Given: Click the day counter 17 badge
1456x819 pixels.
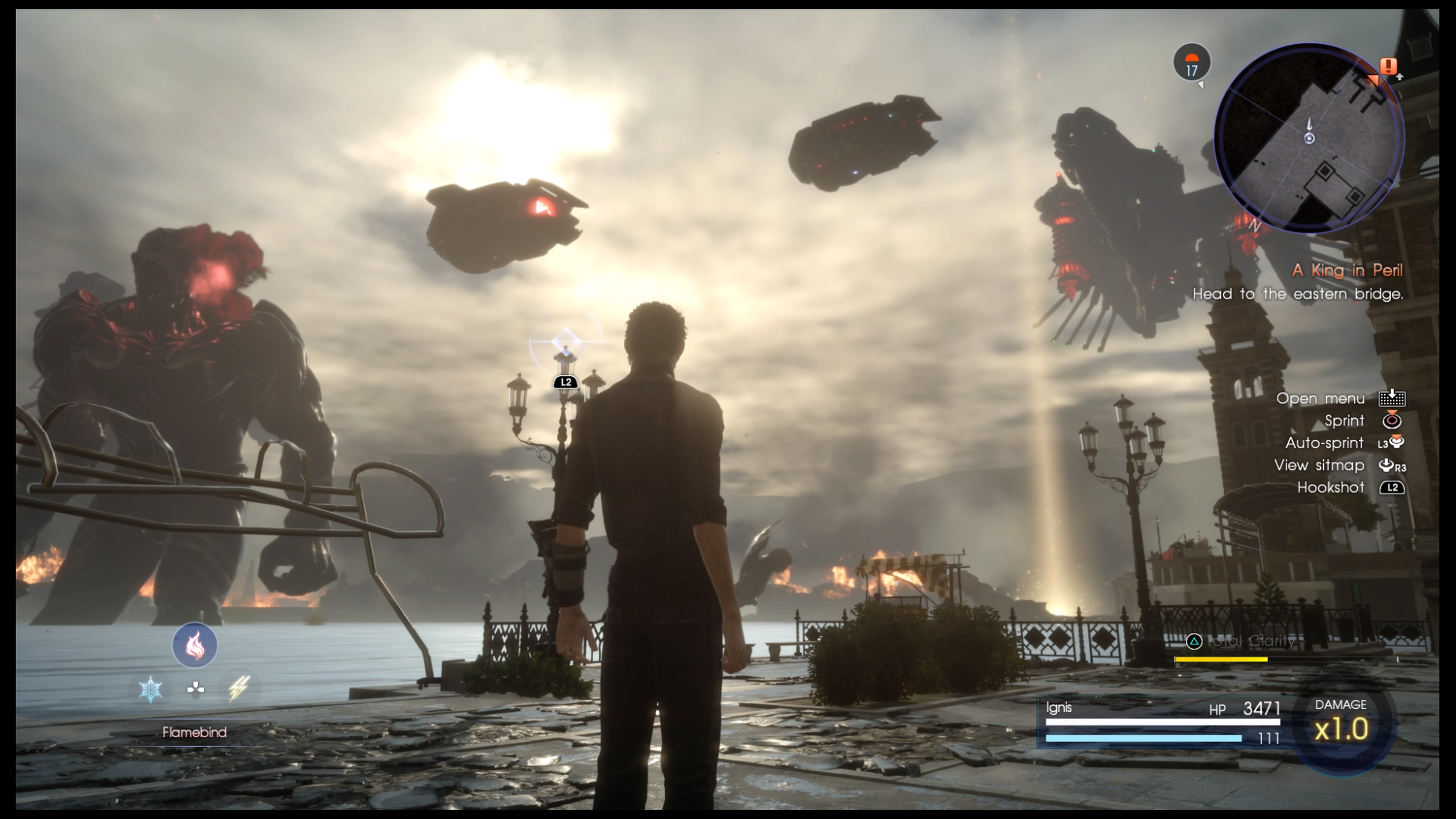Looking at the screenshot, I should [1191, 63].
